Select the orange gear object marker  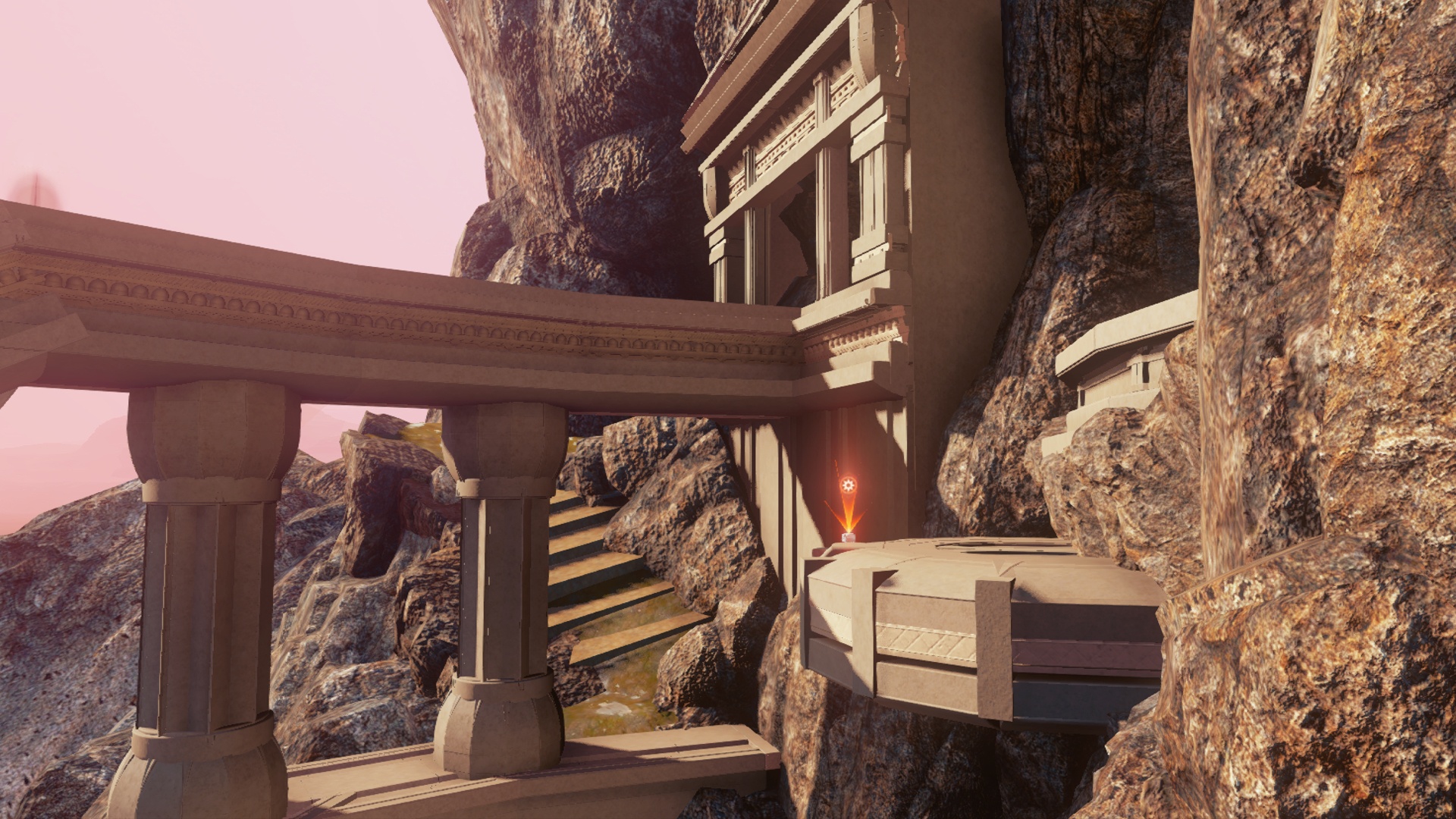tap(848, 485)
